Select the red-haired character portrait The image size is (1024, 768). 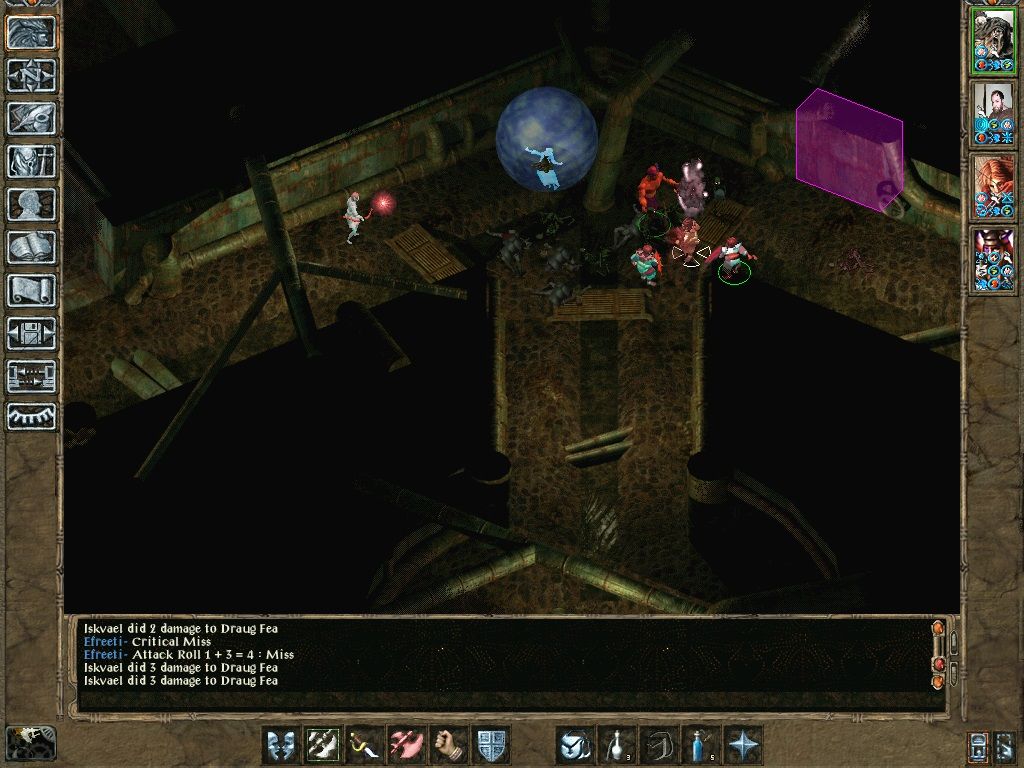pyautogui.click(x=993, y=186)
